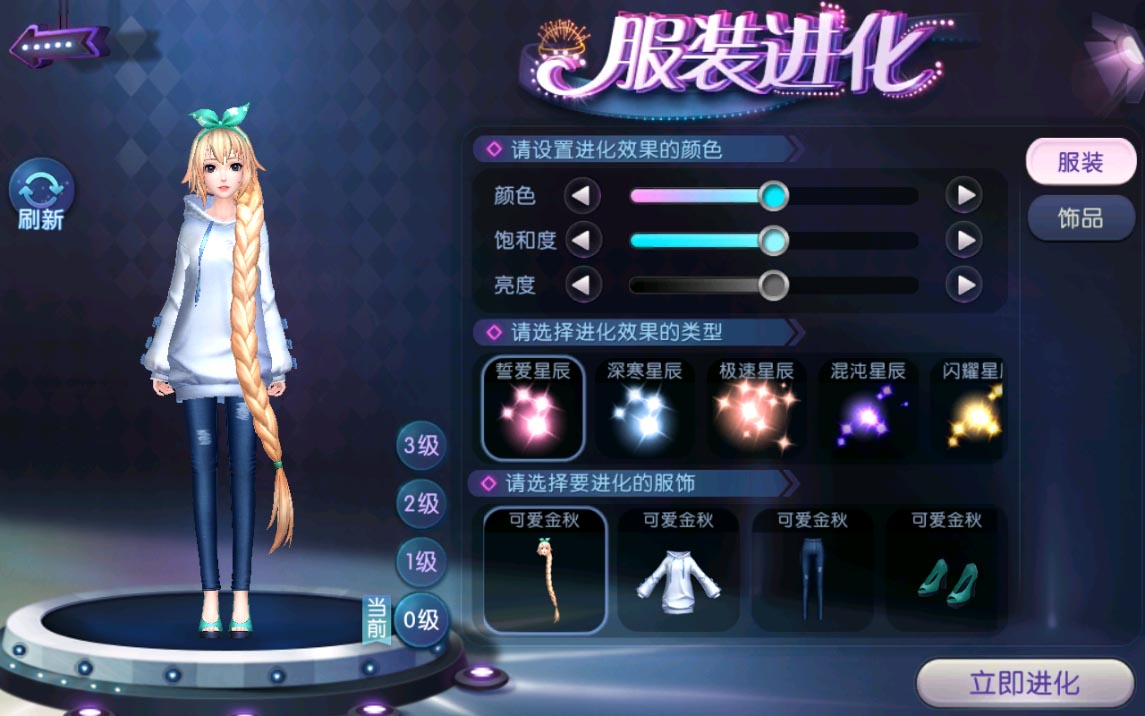The height and width of the screenshot is (716, 1145).
Task: Confirm with the 立即进化 evolve button
Action: (1024, 684)
